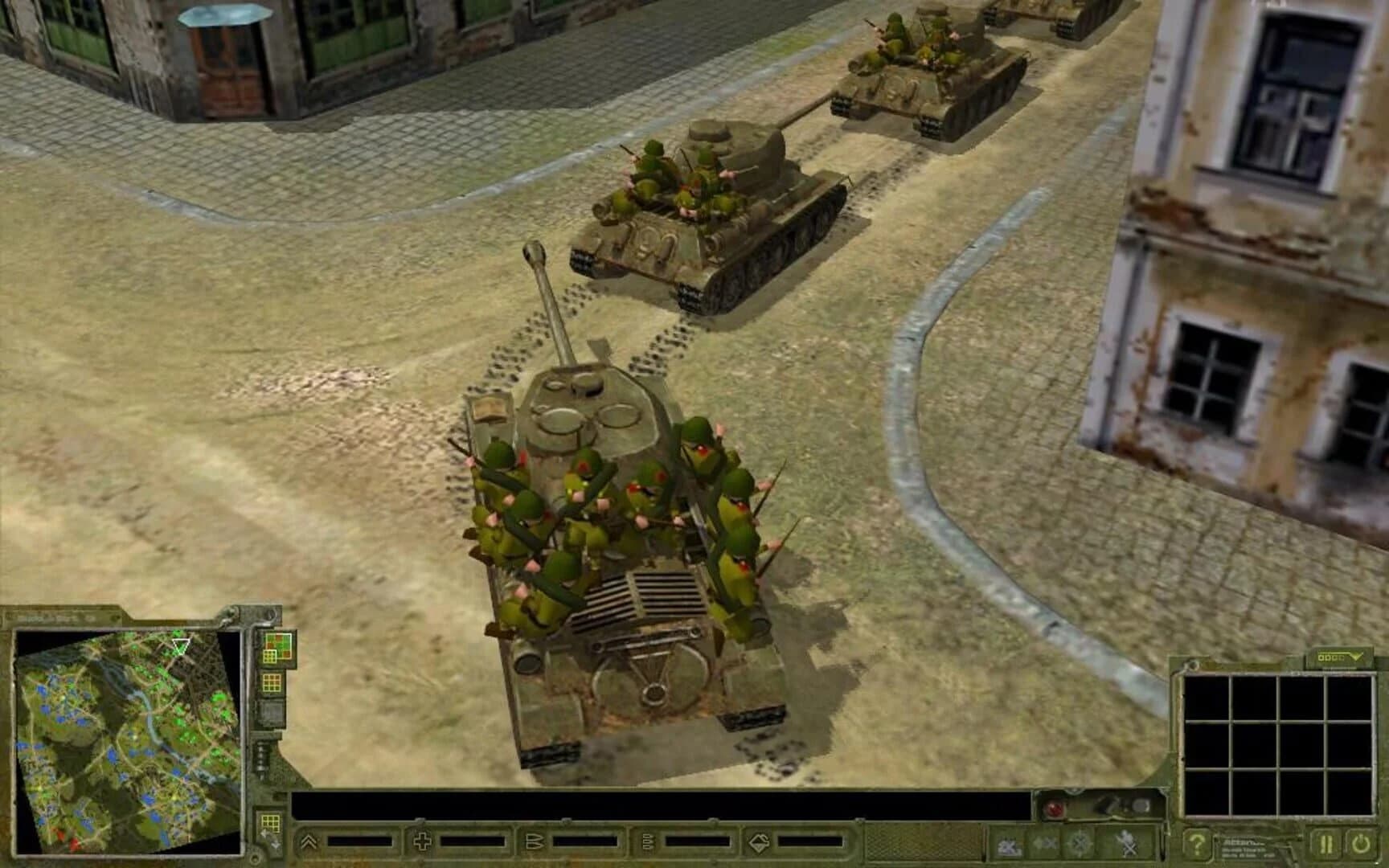
Task: Click the diamond ammo icon on the stats bar
Action: pos(759,841)
